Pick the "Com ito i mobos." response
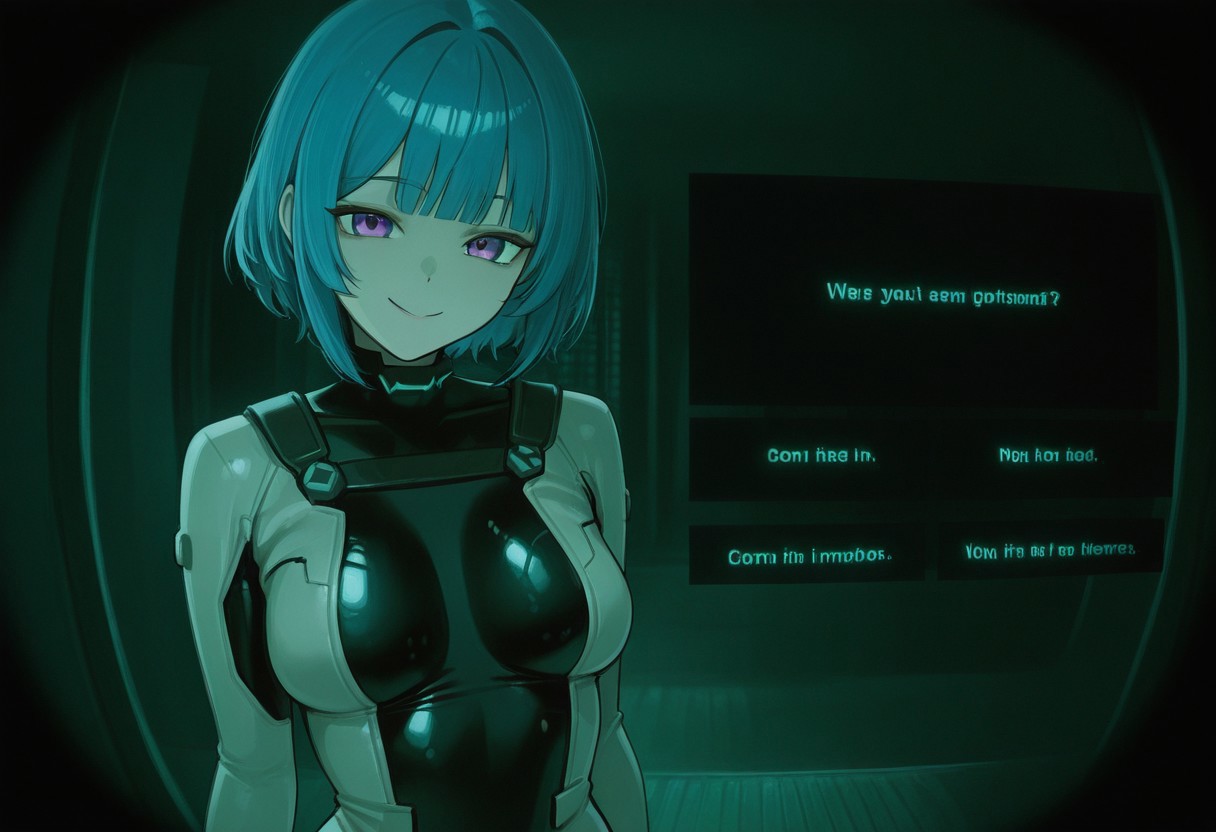 tap(809, 555)
